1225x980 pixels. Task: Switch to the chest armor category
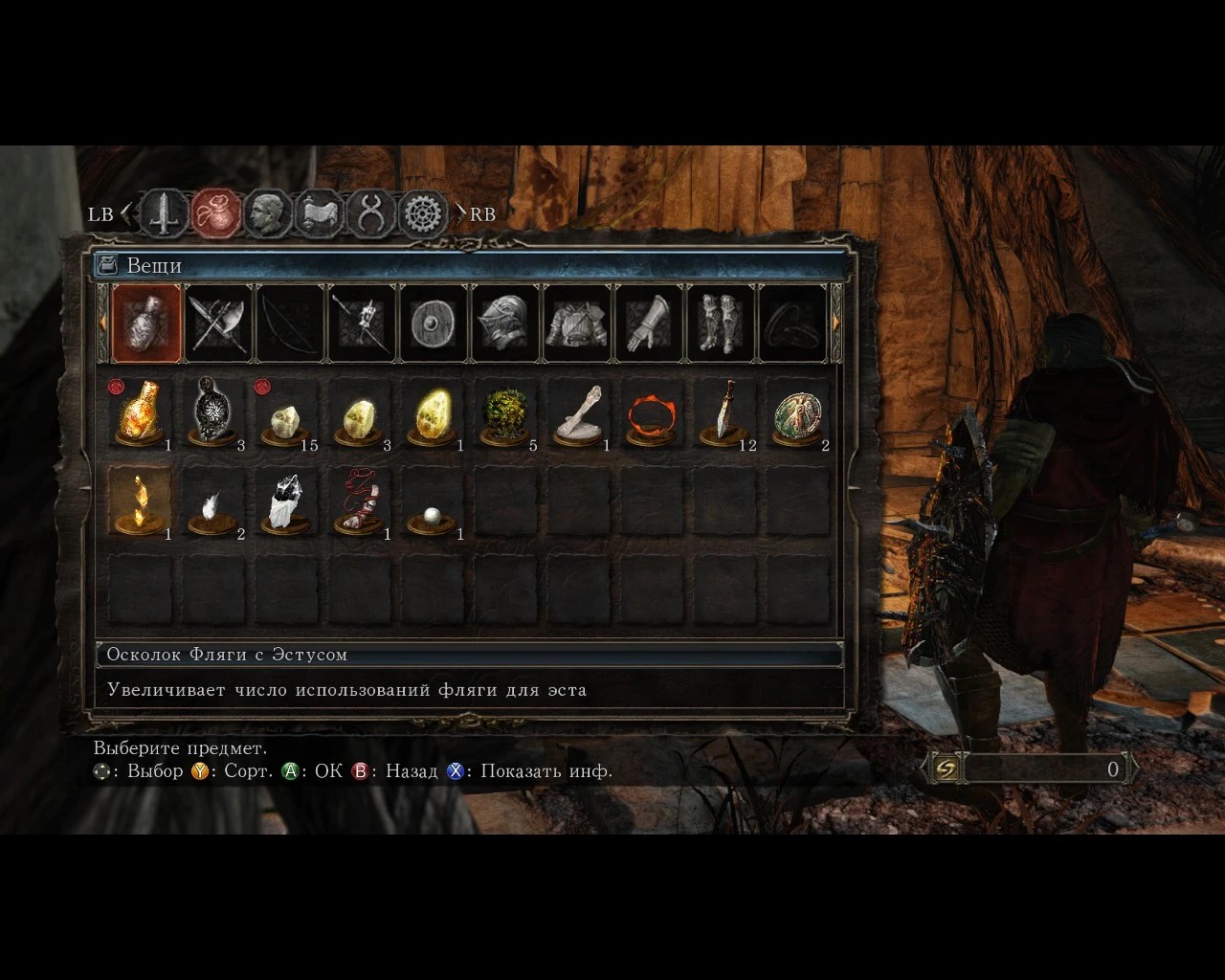577,323
